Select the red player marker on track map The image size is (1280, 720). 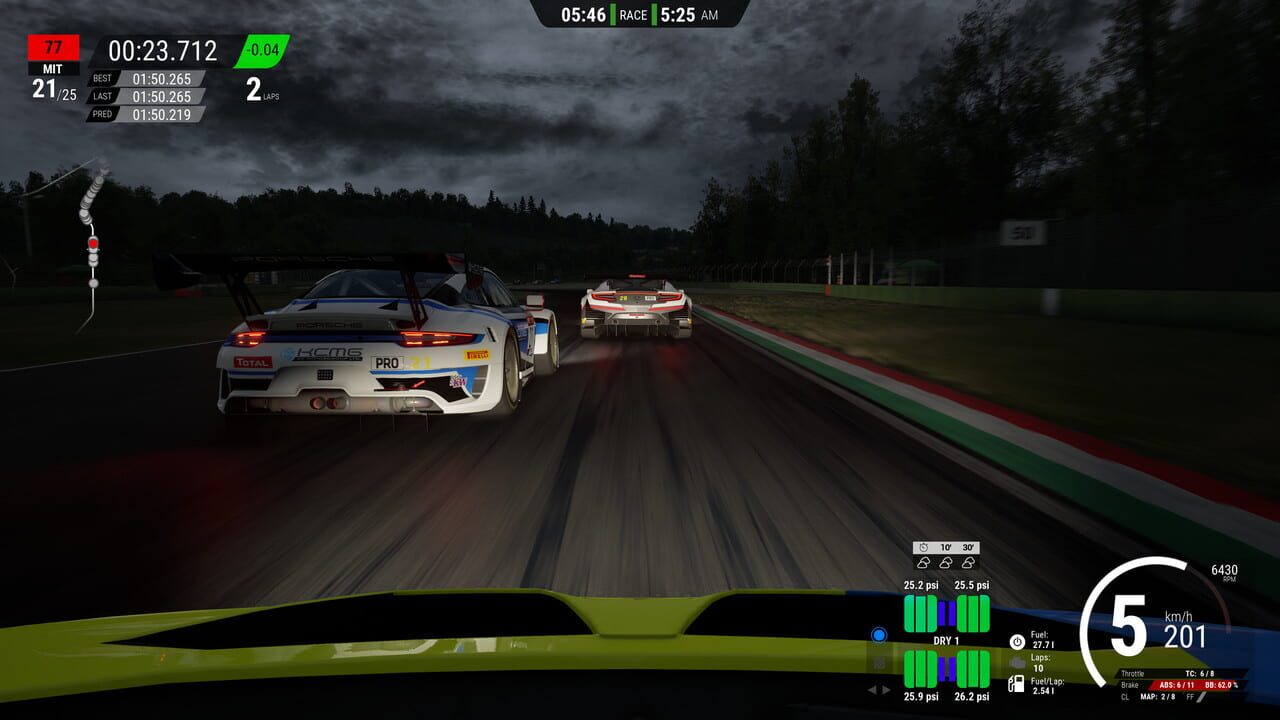(93, 243)
